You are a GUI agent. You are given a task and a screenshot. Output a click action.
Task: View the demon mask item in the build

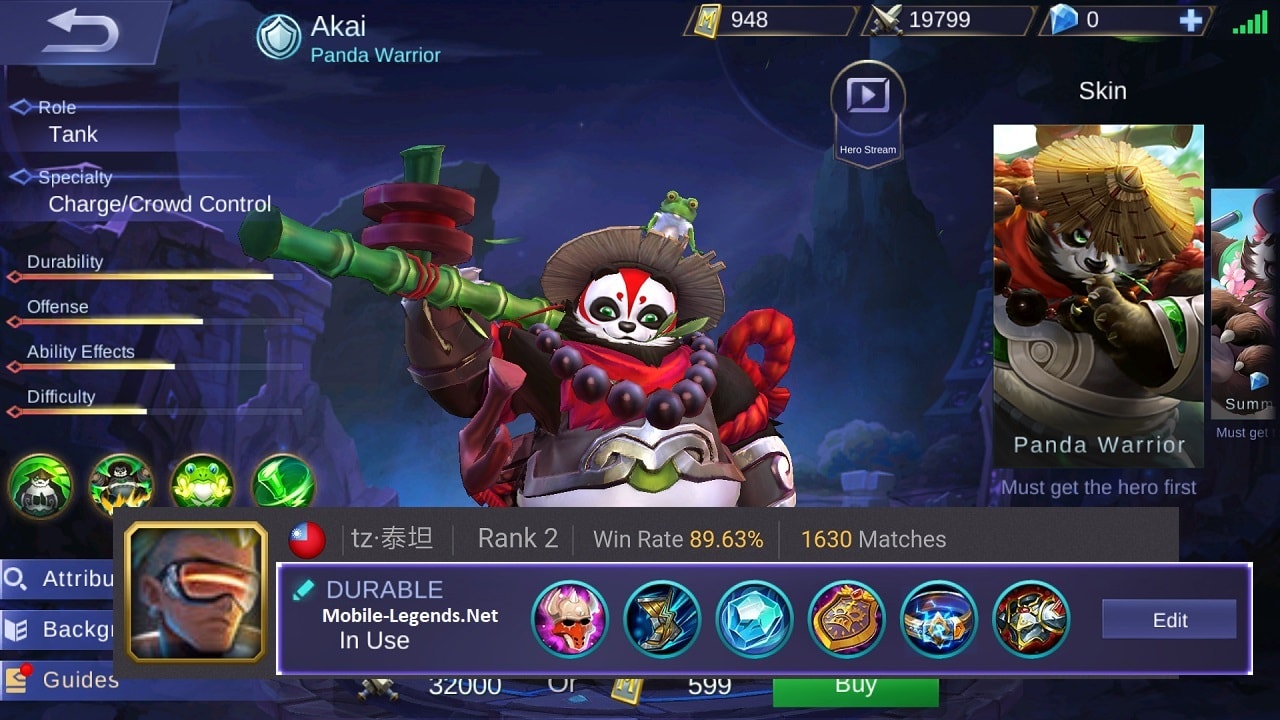point(570,620)
